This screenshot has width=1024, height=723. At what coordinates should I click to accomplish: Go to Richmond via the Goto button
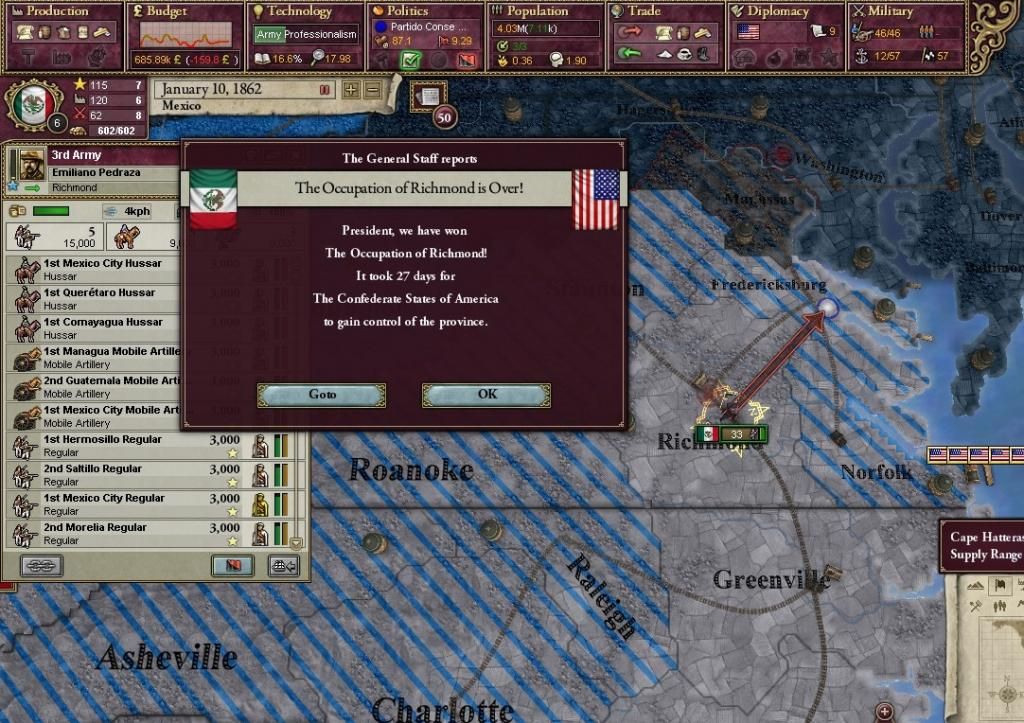click(322, 395)
